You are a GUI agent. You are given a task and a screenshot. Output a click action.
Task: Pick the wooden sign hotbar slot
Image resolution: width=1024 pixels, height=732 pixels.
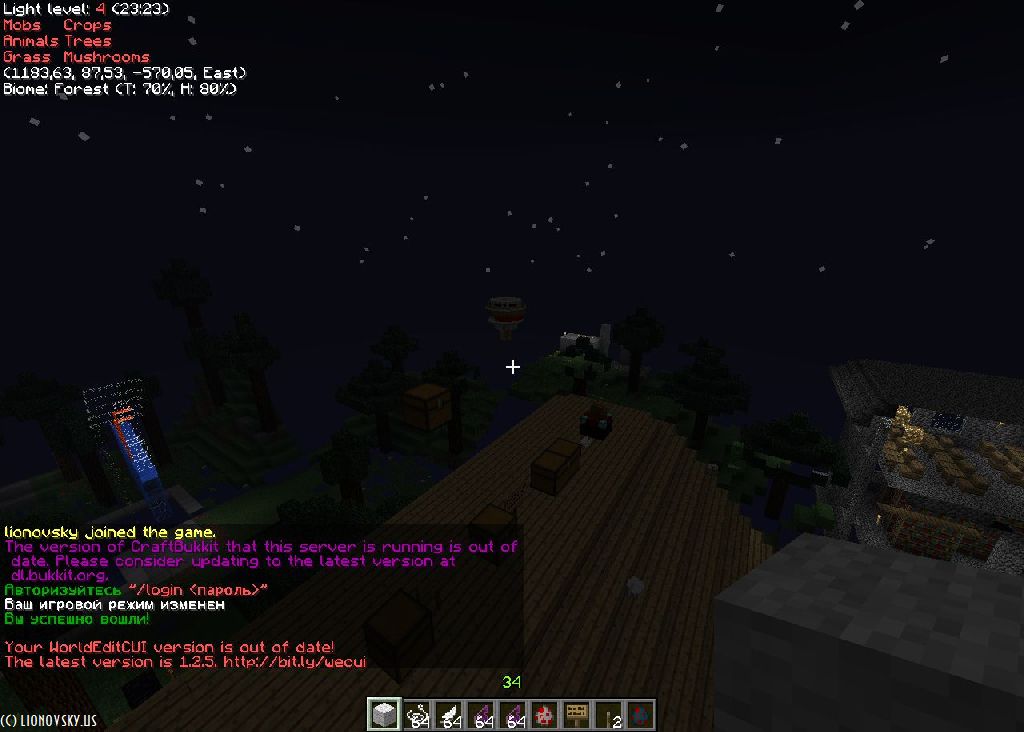pyautogui.click(x=576, y=714)
